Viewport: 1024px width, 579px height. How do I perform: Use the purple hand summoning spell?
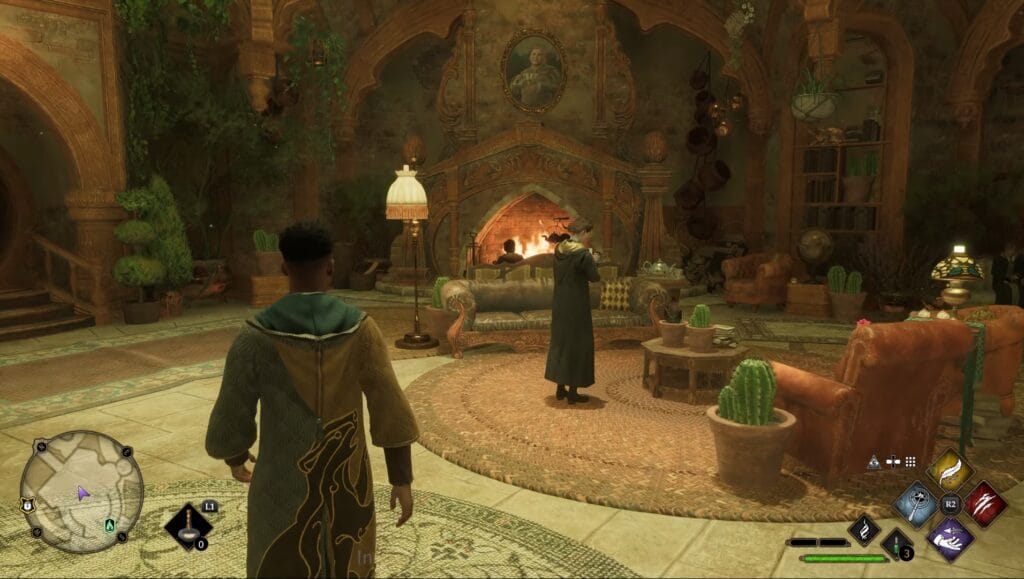[949, 537]
